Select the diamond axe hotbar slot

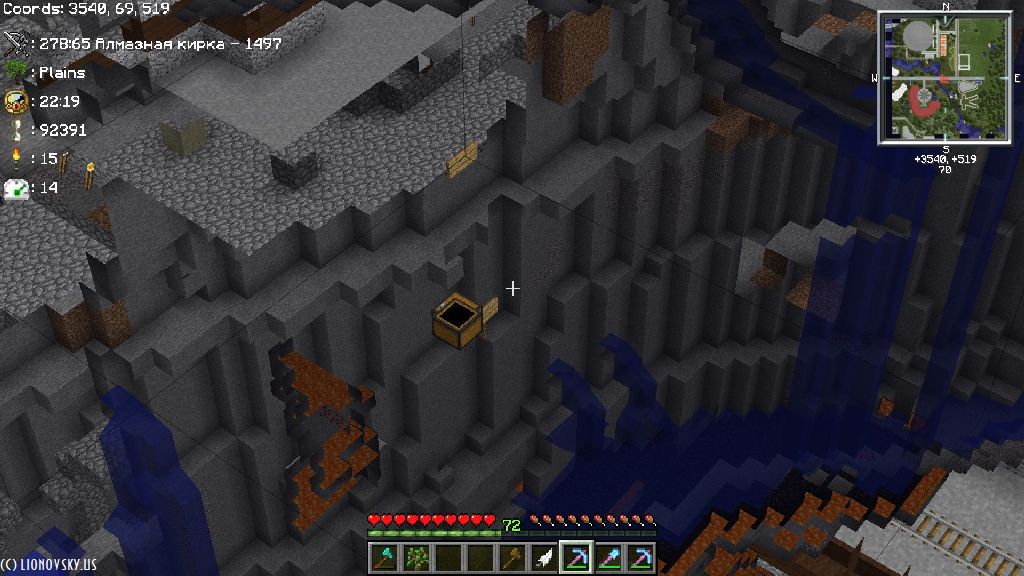click(385, 557)
